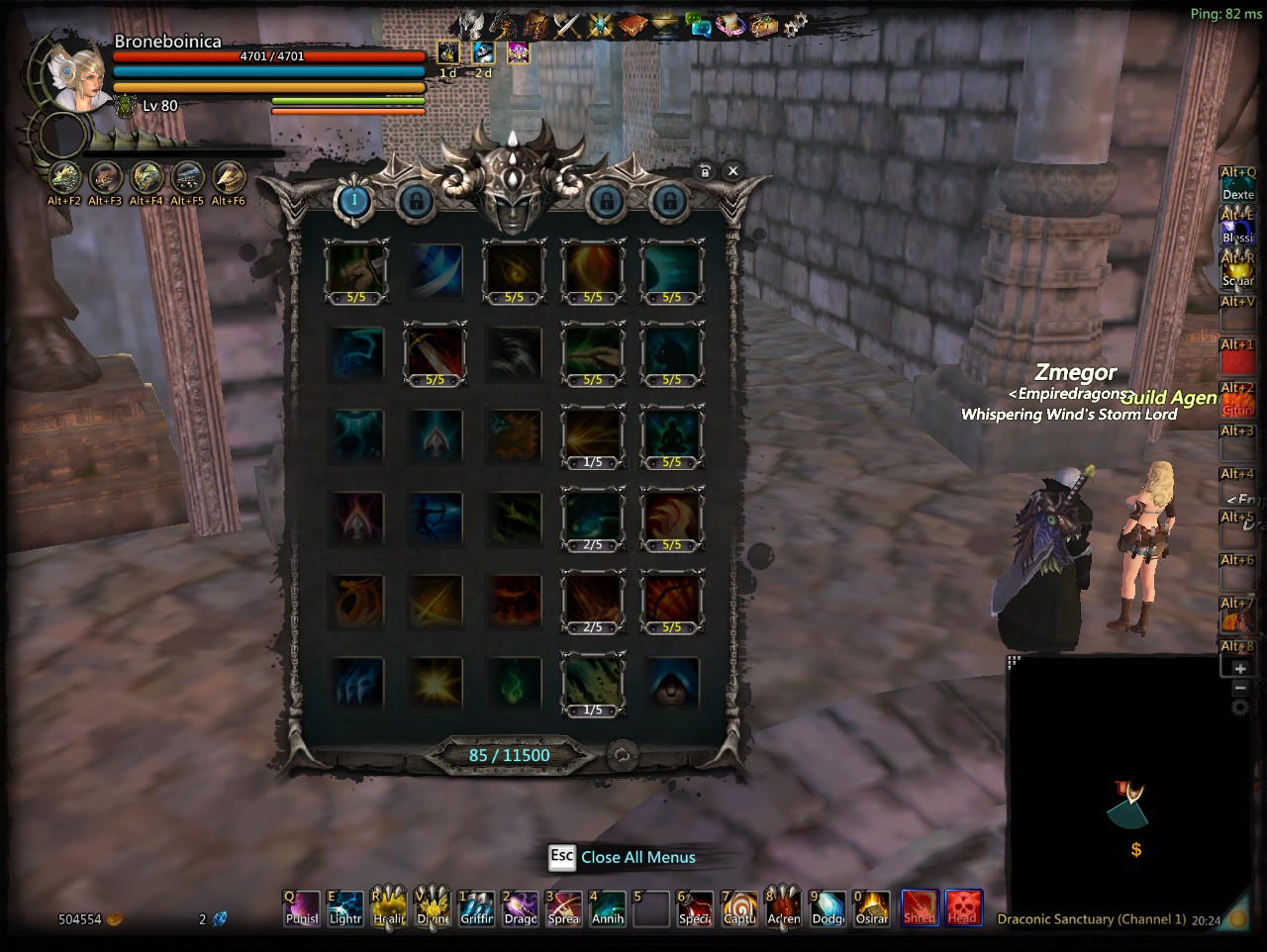Close the talent panel with the X button
This screenshot has width=1267, height=952.
(x=732, y=171)
